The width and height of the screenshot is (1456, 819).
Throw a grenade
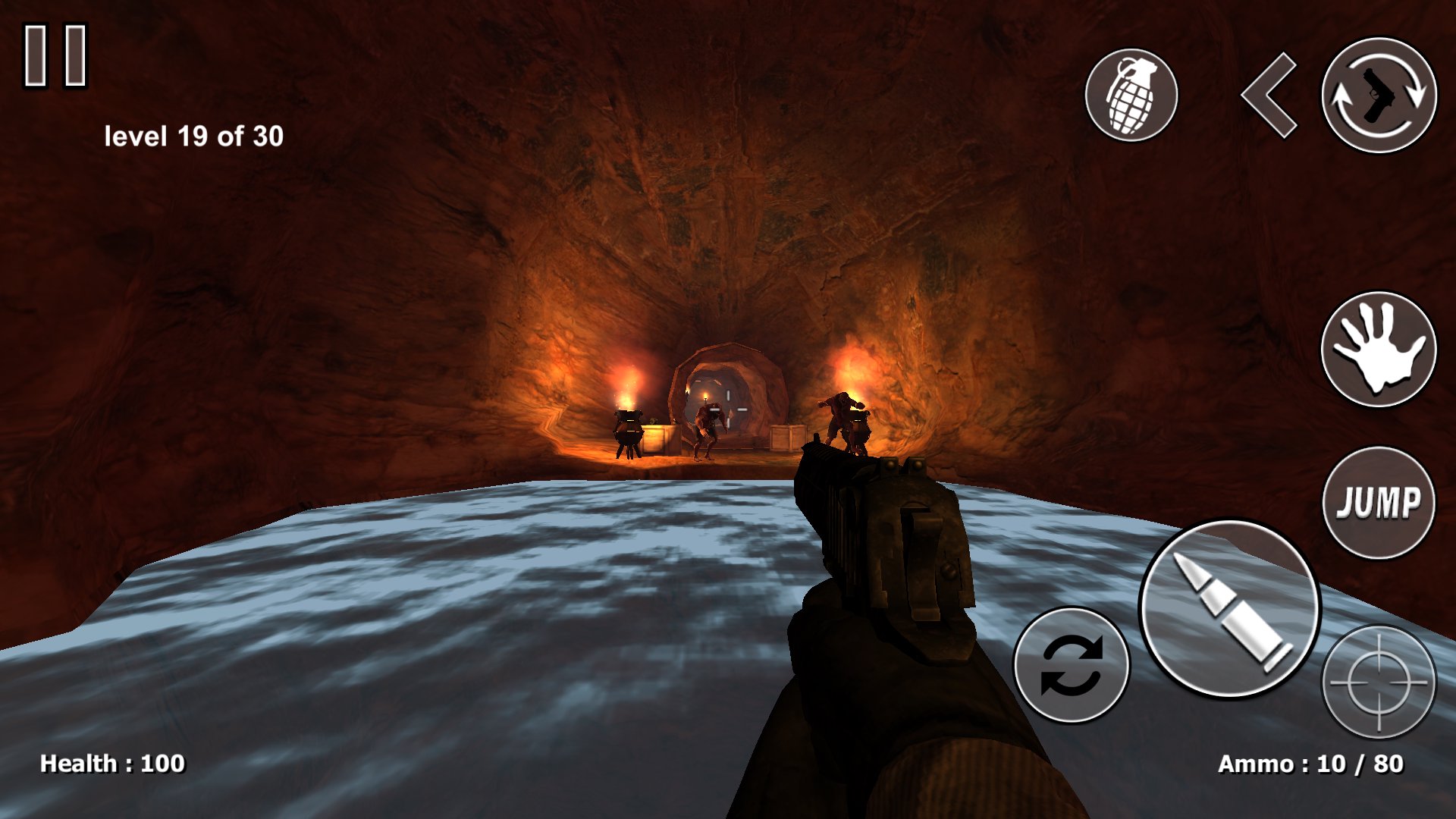click(x=1131, y=96)
